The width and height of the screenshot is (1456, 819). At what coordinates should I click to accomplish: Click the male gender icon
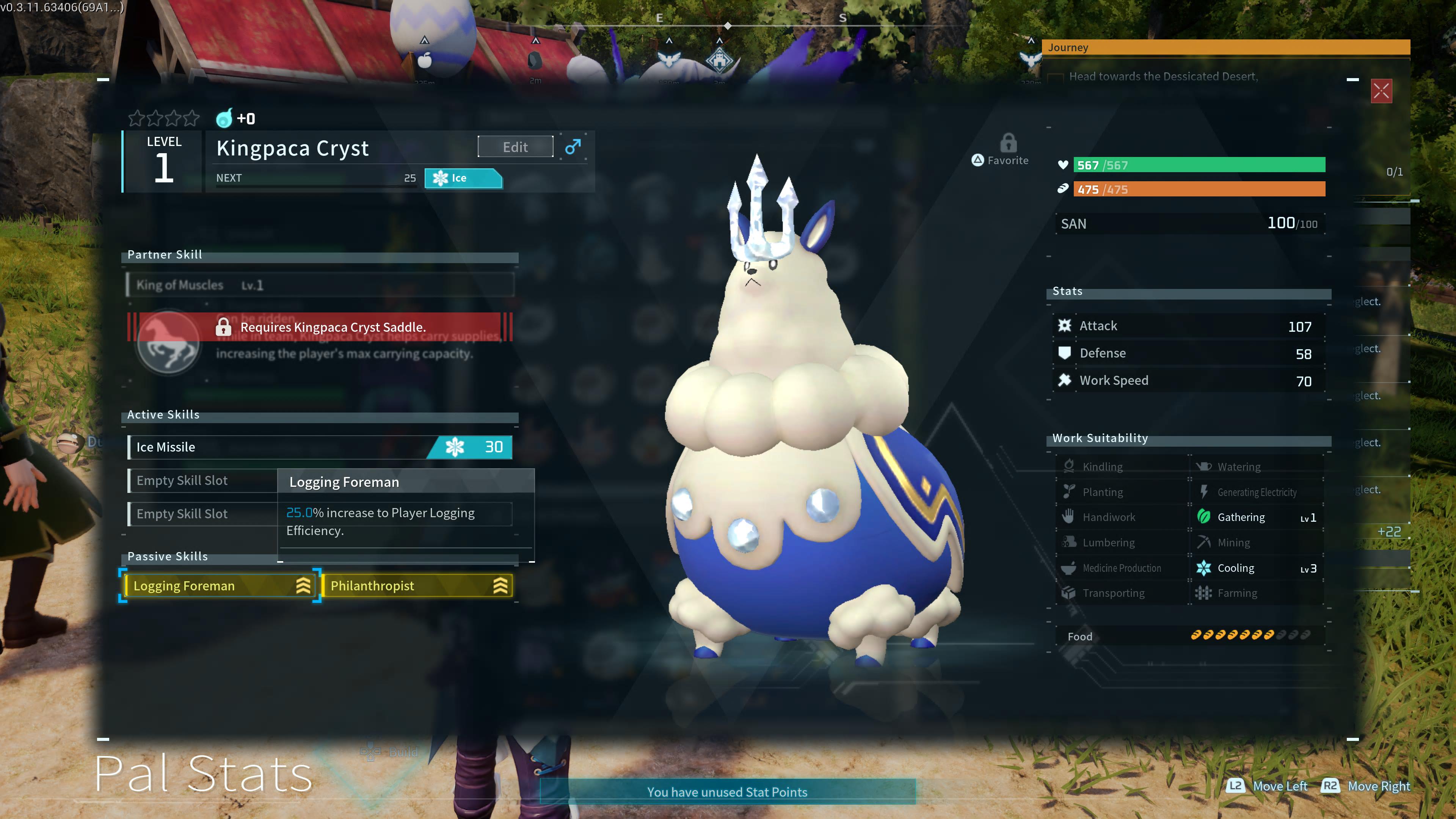pos(573,147)
